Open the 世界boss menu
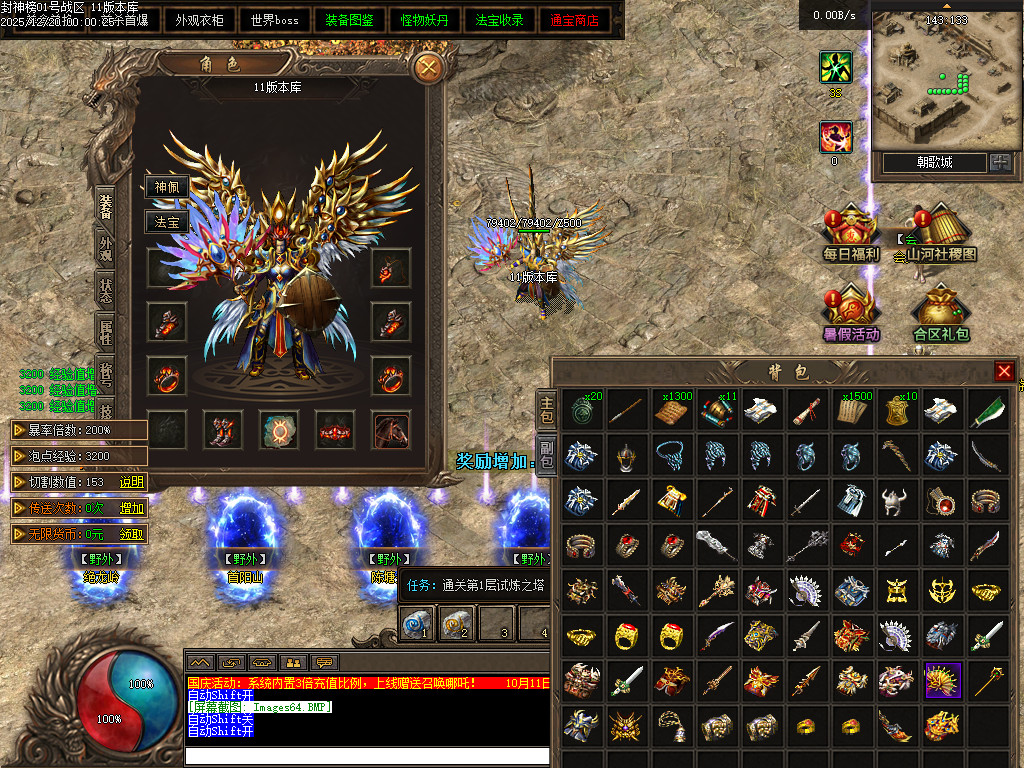The width and height of the screenshot is (1024, 768). 275,20
